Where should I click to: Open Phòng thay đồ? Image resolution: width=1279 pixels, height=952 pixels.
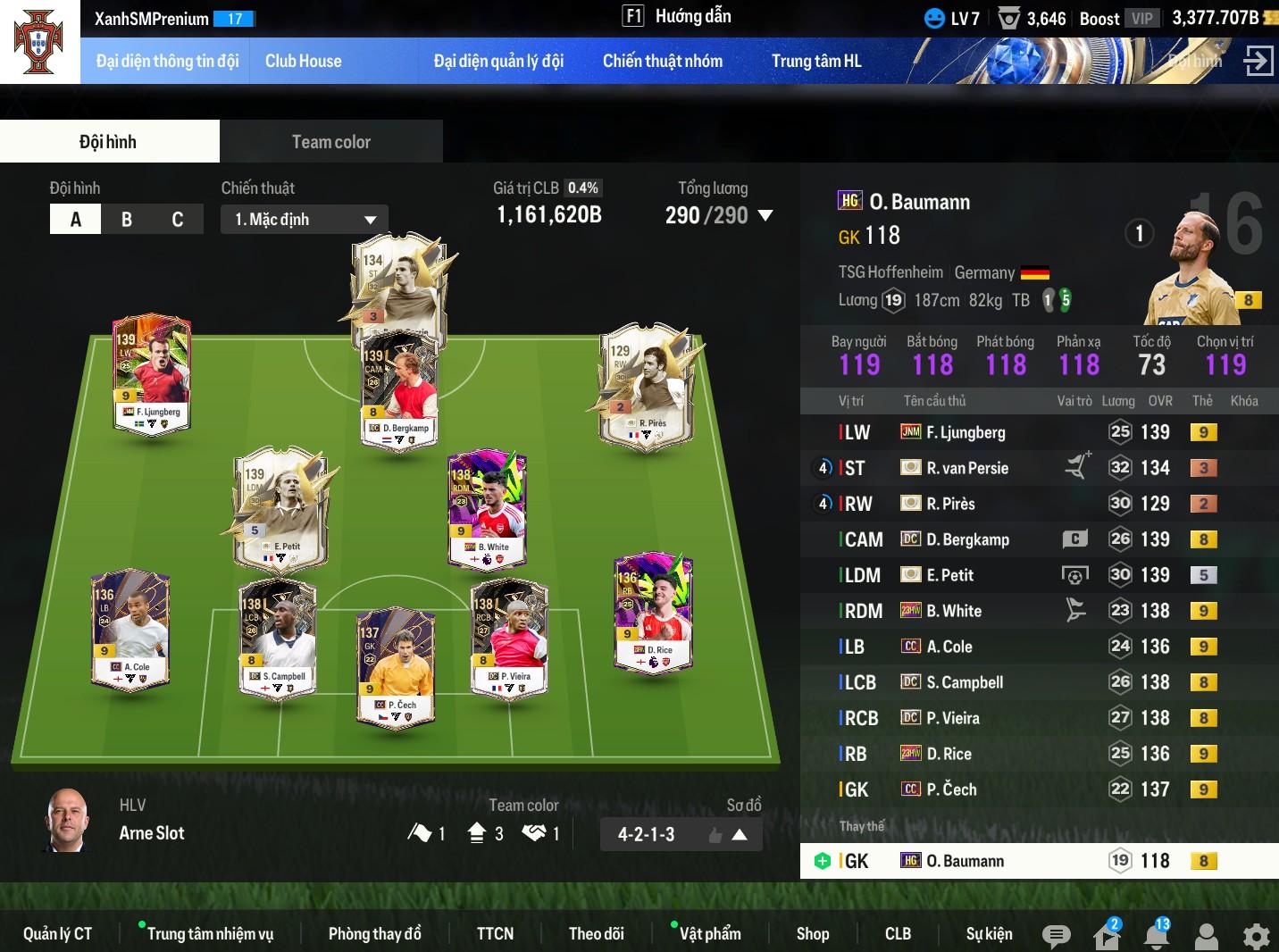[x=374, y=933]
